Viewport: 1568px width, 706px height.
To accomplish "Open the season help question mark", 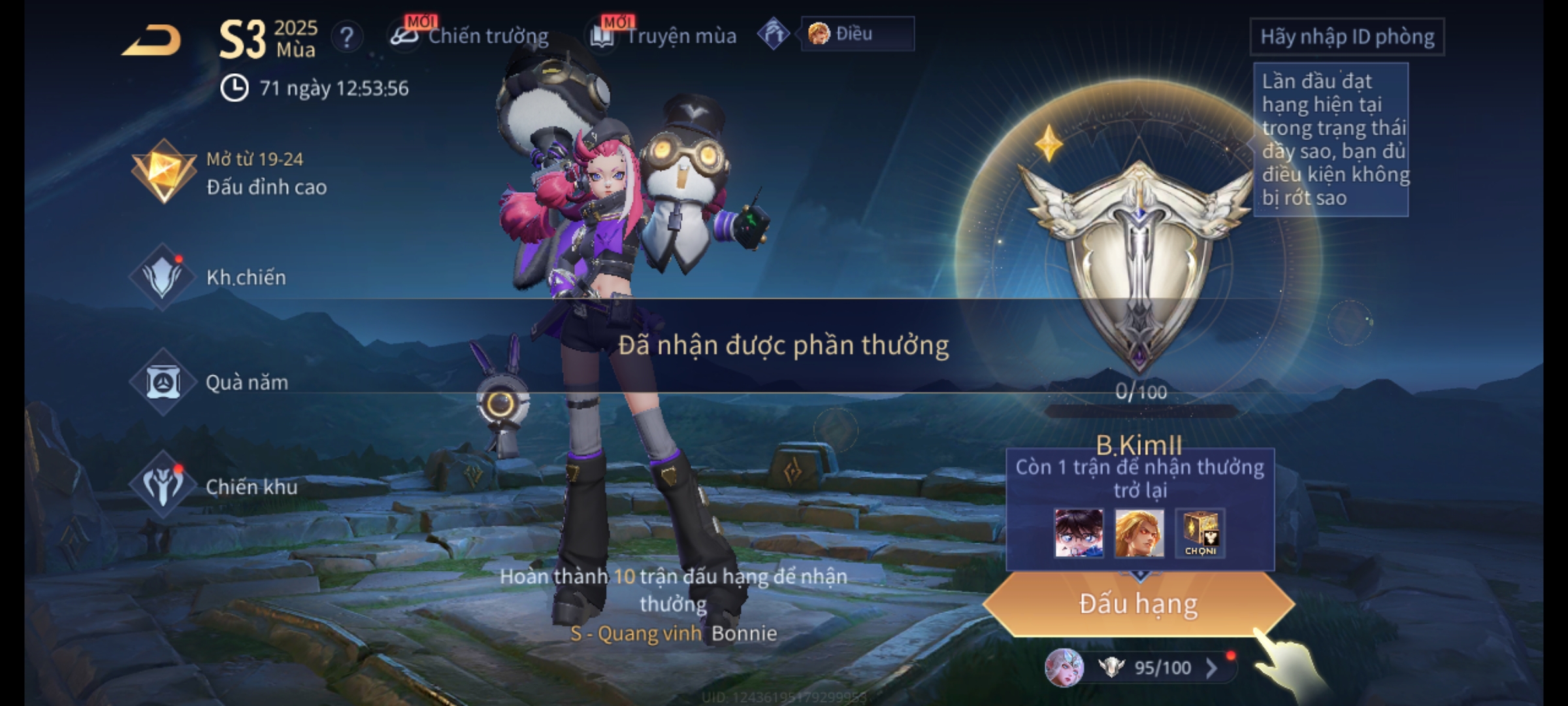I will click(x=346, y=37).
